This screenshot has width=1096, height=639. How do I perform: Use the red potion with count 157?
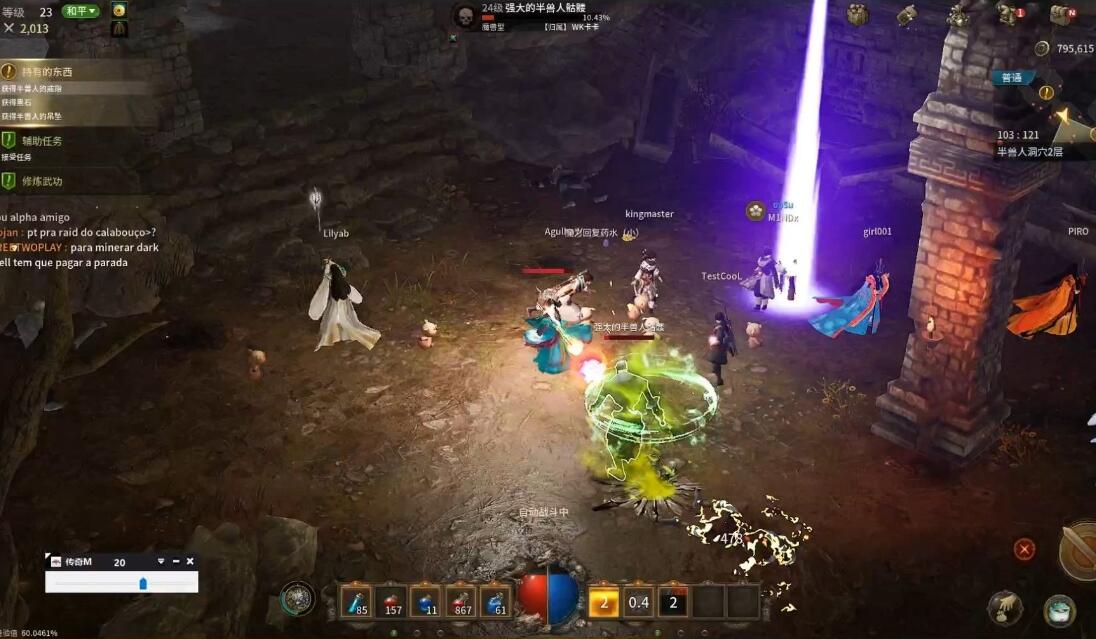point(391,602)
